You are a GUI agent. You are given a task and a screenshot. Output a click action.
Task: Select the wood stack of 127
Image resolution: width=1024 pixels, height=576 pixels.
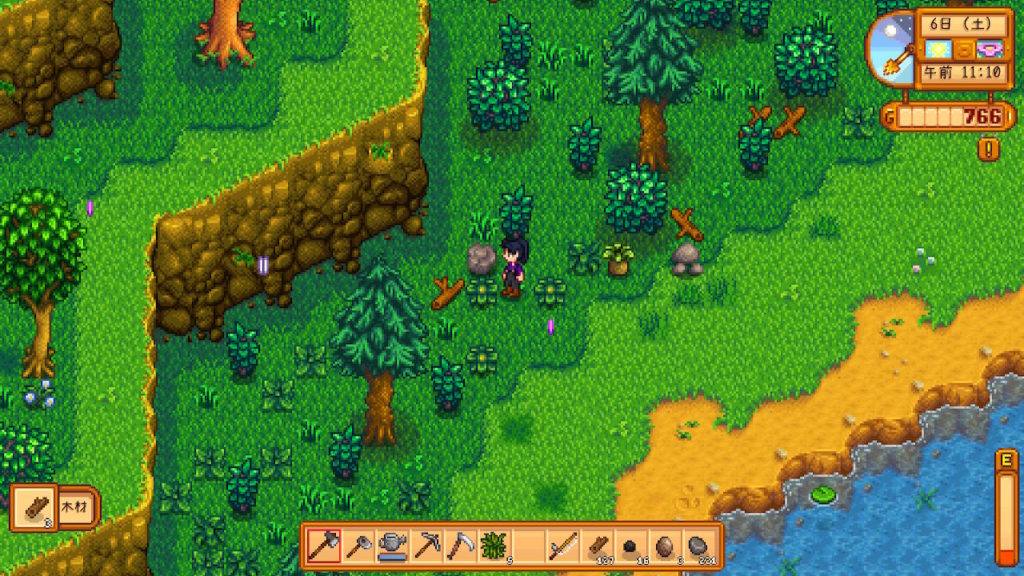(597, 546)
